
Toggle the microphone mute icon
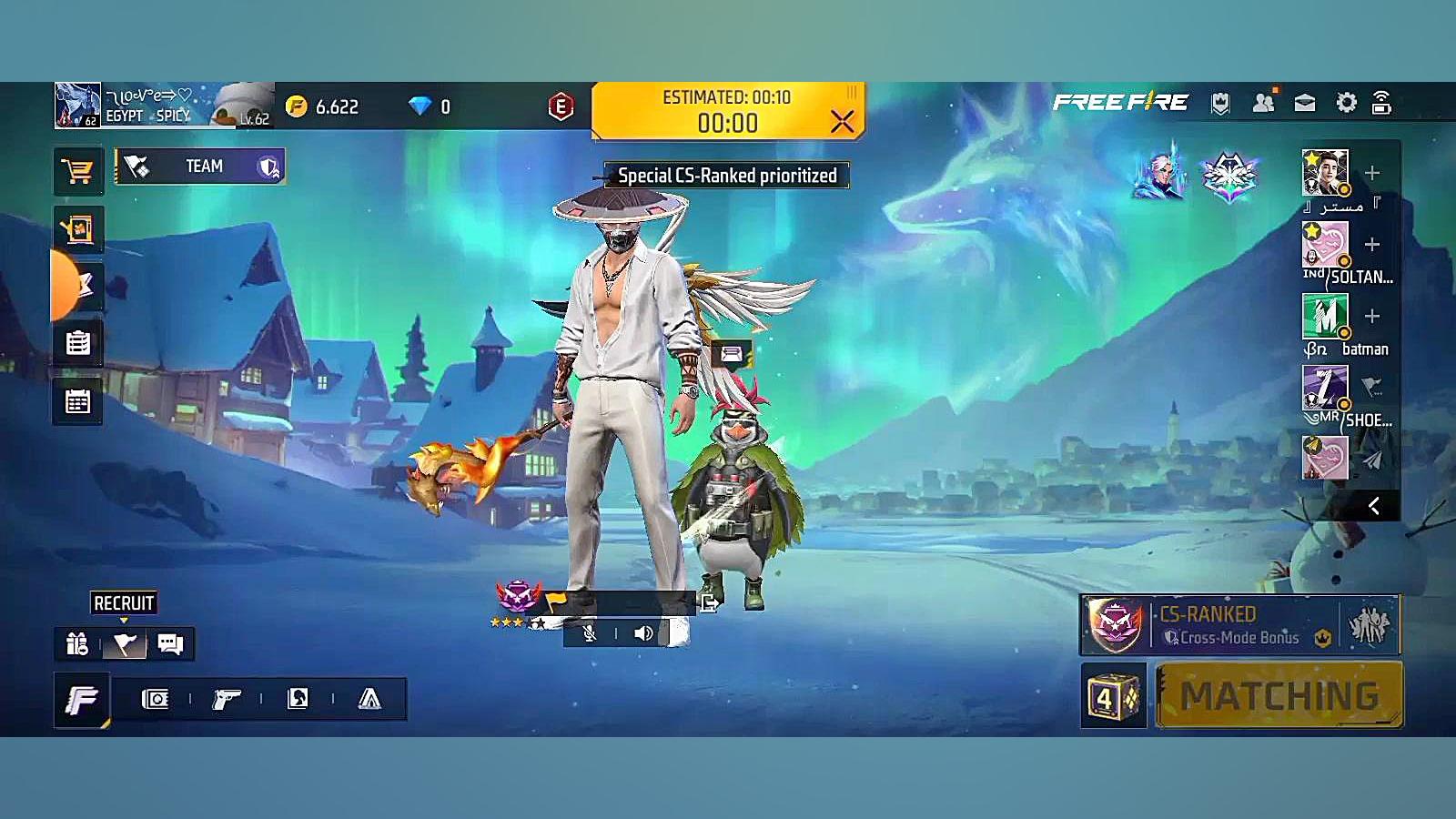click(x=590, y=633)
